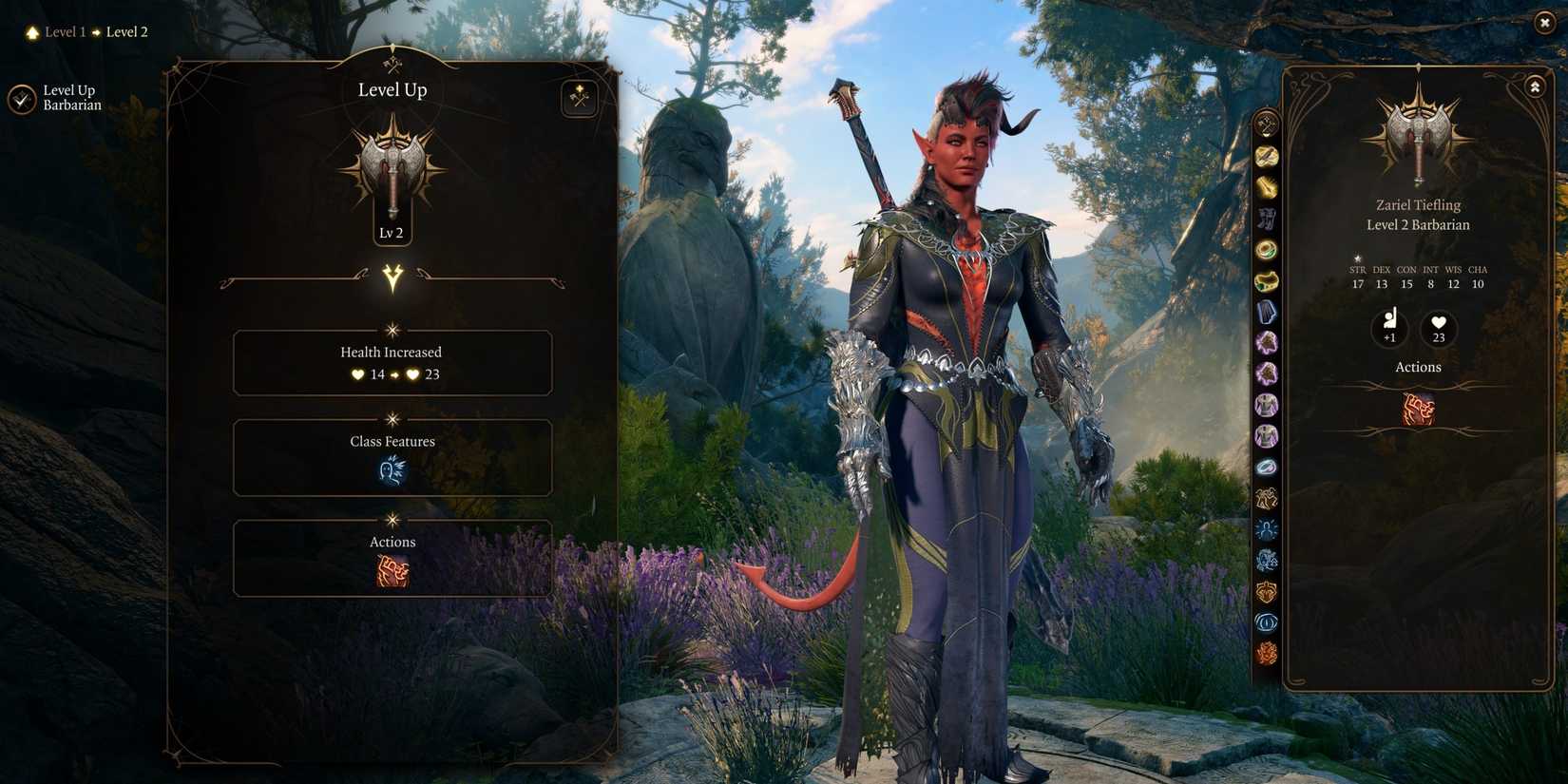Click the Rage action icon in the character panel
The height and width of the screenshot is (784, 1568).
(1418, 408)
